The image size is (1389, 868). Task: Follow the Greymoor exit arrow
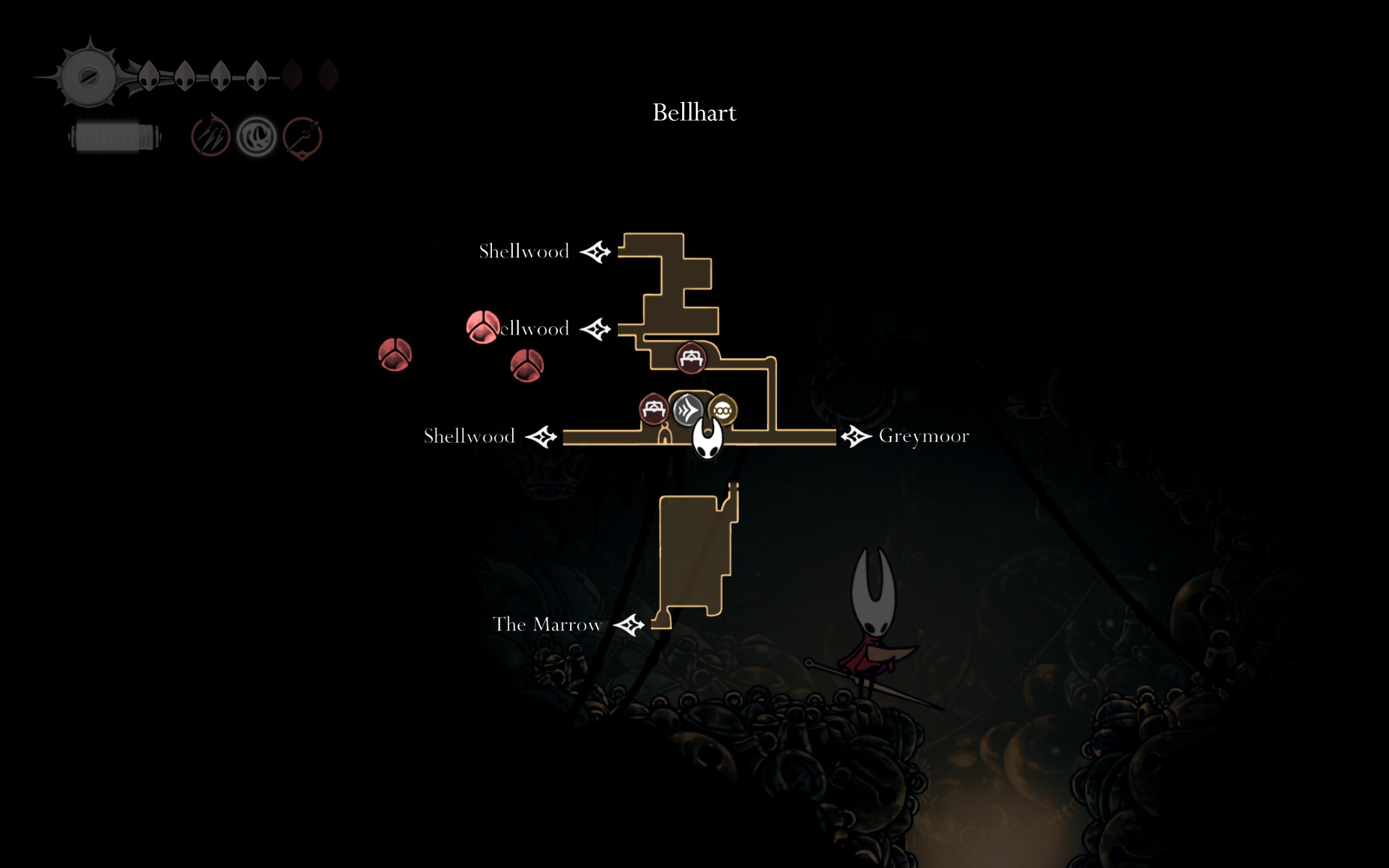pyautogui.click(x=856, y=436)
